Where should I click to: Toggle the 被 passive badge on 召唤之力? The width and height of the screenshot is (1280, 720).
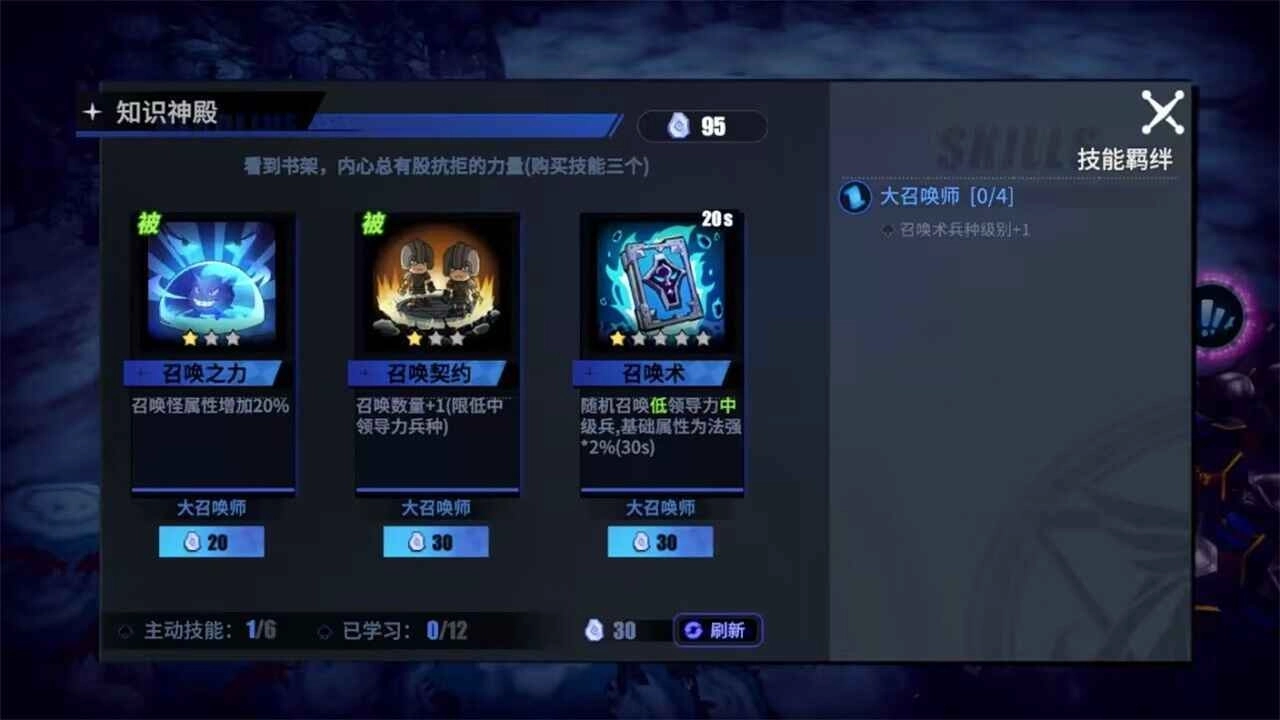[x=151, y=224]
